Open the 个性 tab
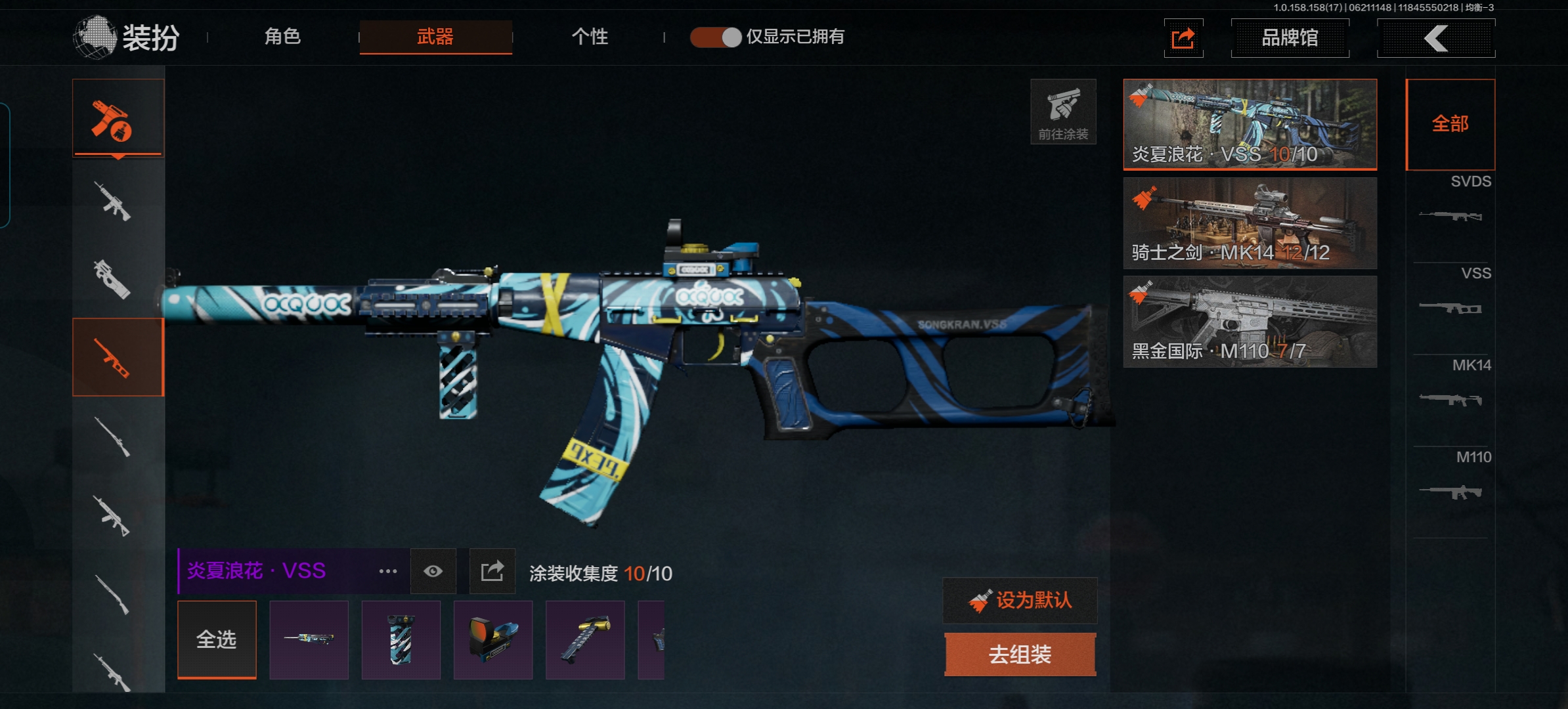 pos(590,37)
